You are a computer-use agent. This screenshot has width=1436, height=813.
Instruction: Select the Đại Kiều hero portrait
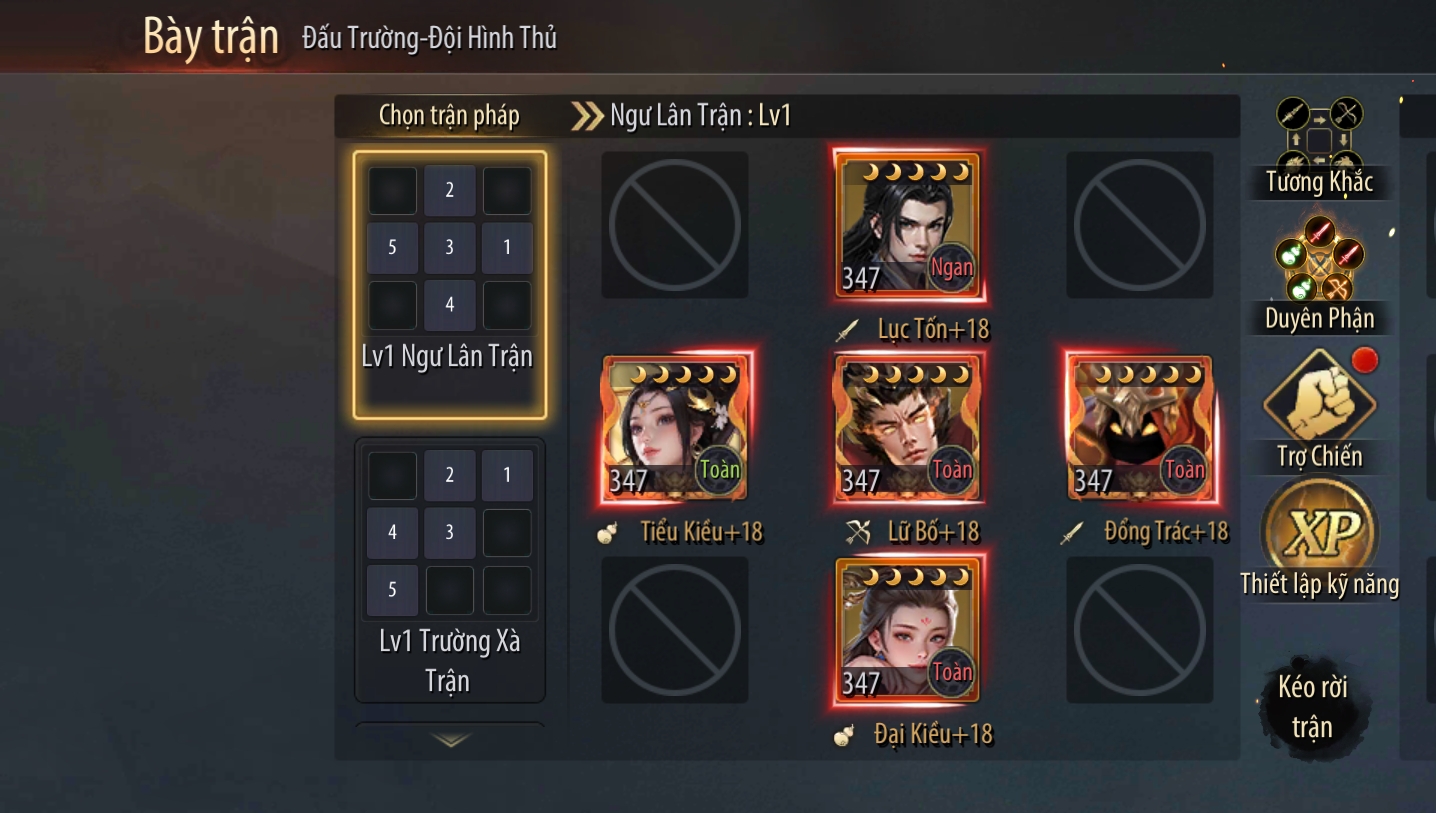(x=908, y=630)
